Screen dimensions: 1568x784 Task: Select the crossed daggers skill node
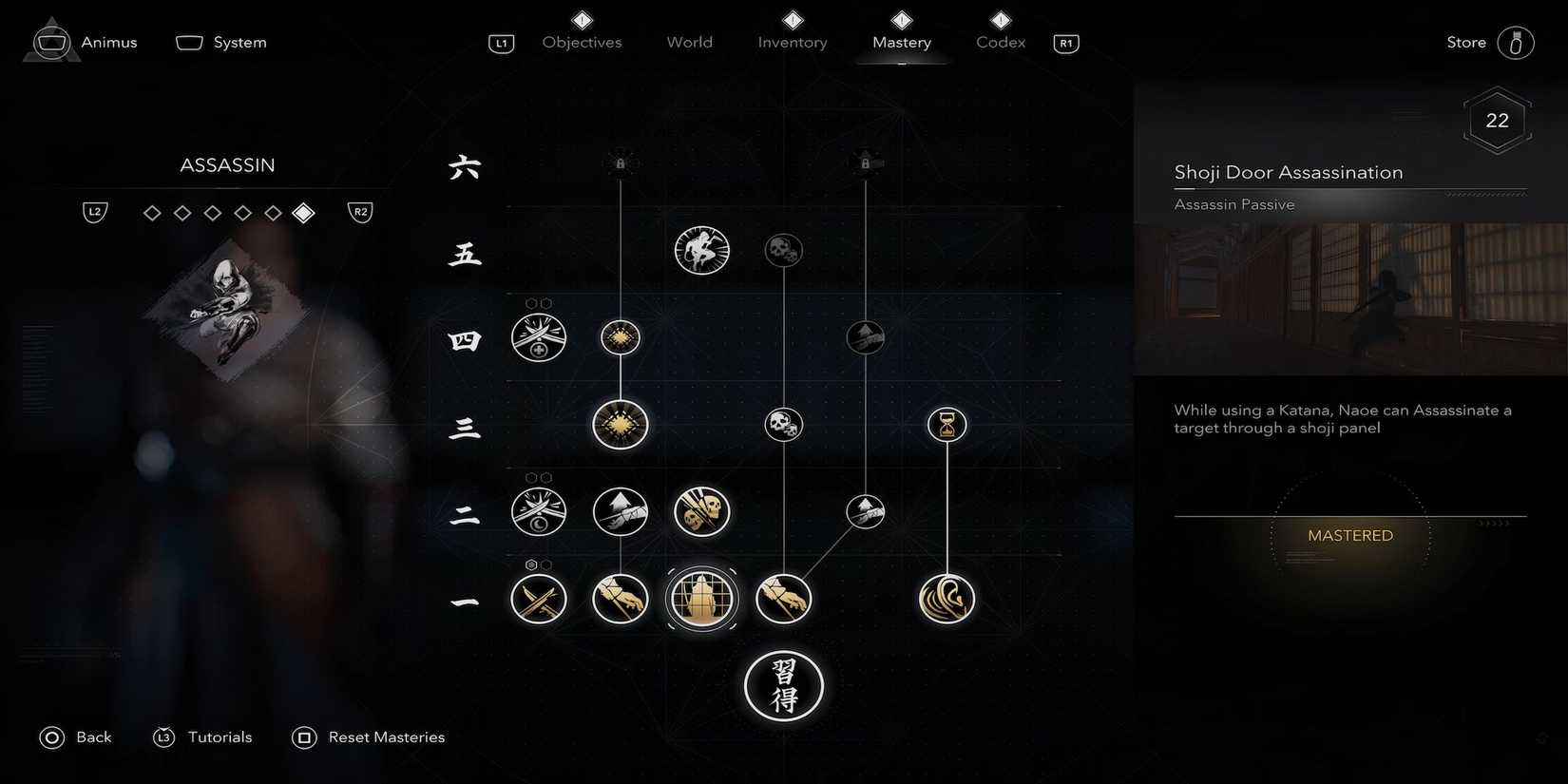[539, 599]
